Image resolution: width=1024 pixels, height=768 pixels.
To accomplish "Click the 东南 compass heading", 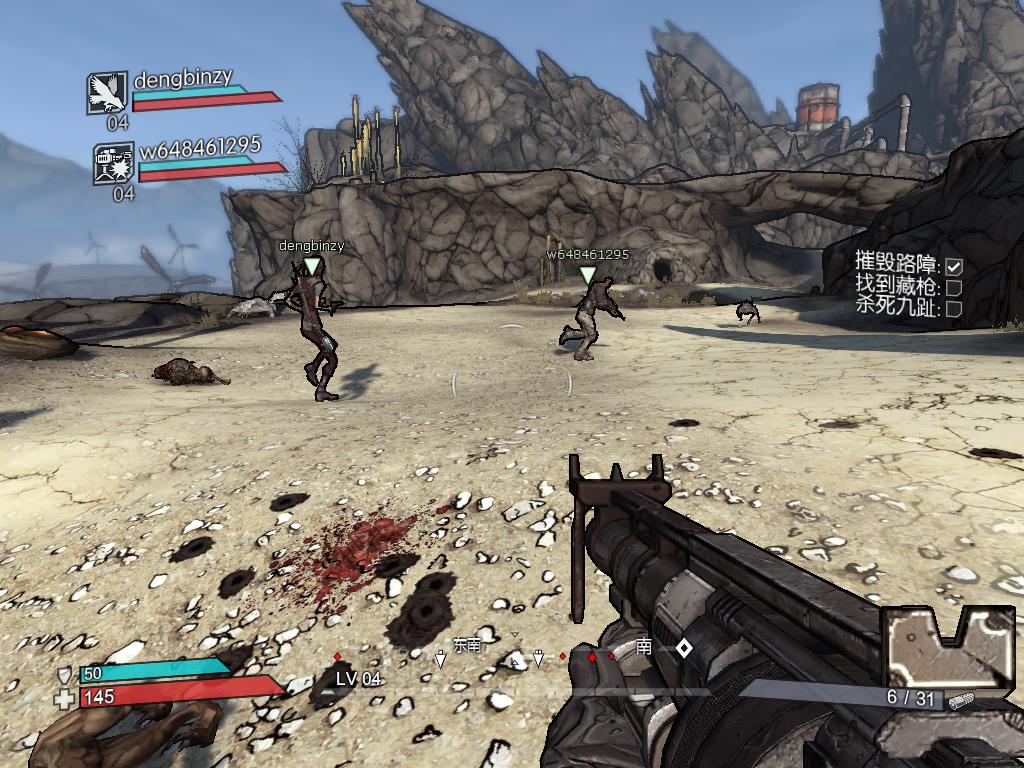I will point(467,646).
